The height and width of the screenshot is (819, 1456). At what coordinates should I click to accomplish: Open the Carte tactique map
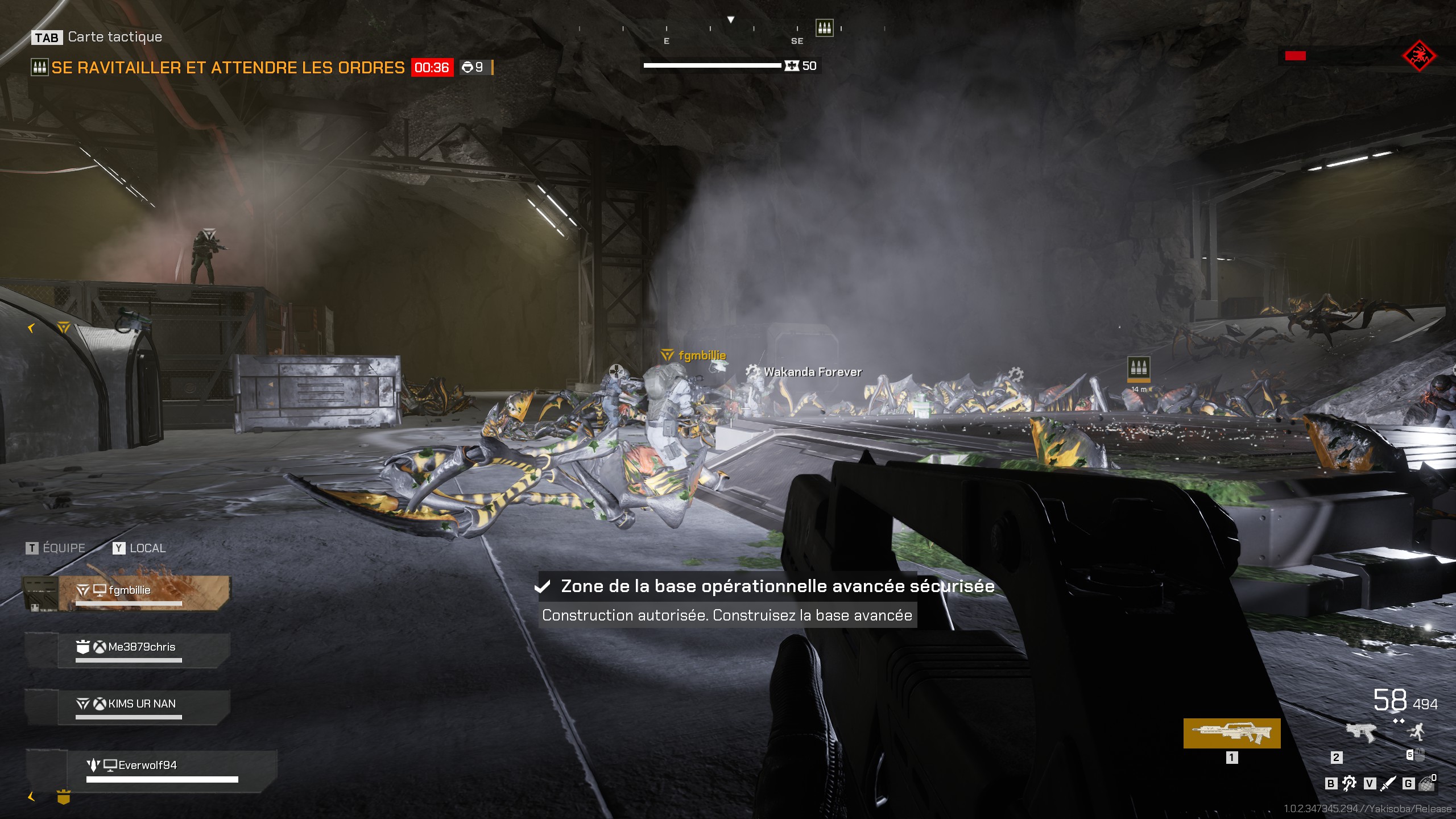coord(97,38)
